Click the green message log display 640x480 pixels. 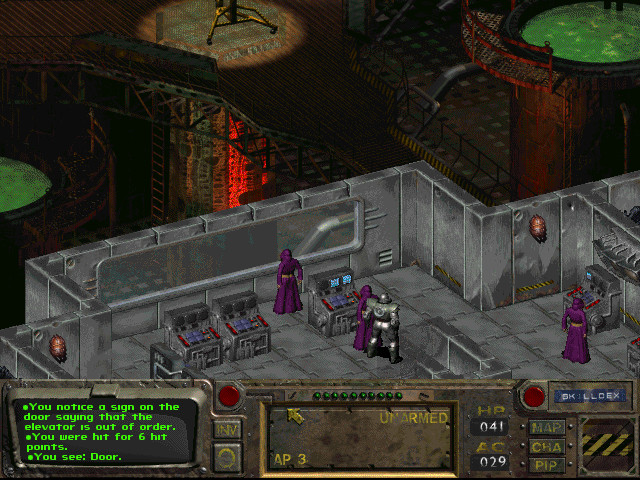point(100,430)
